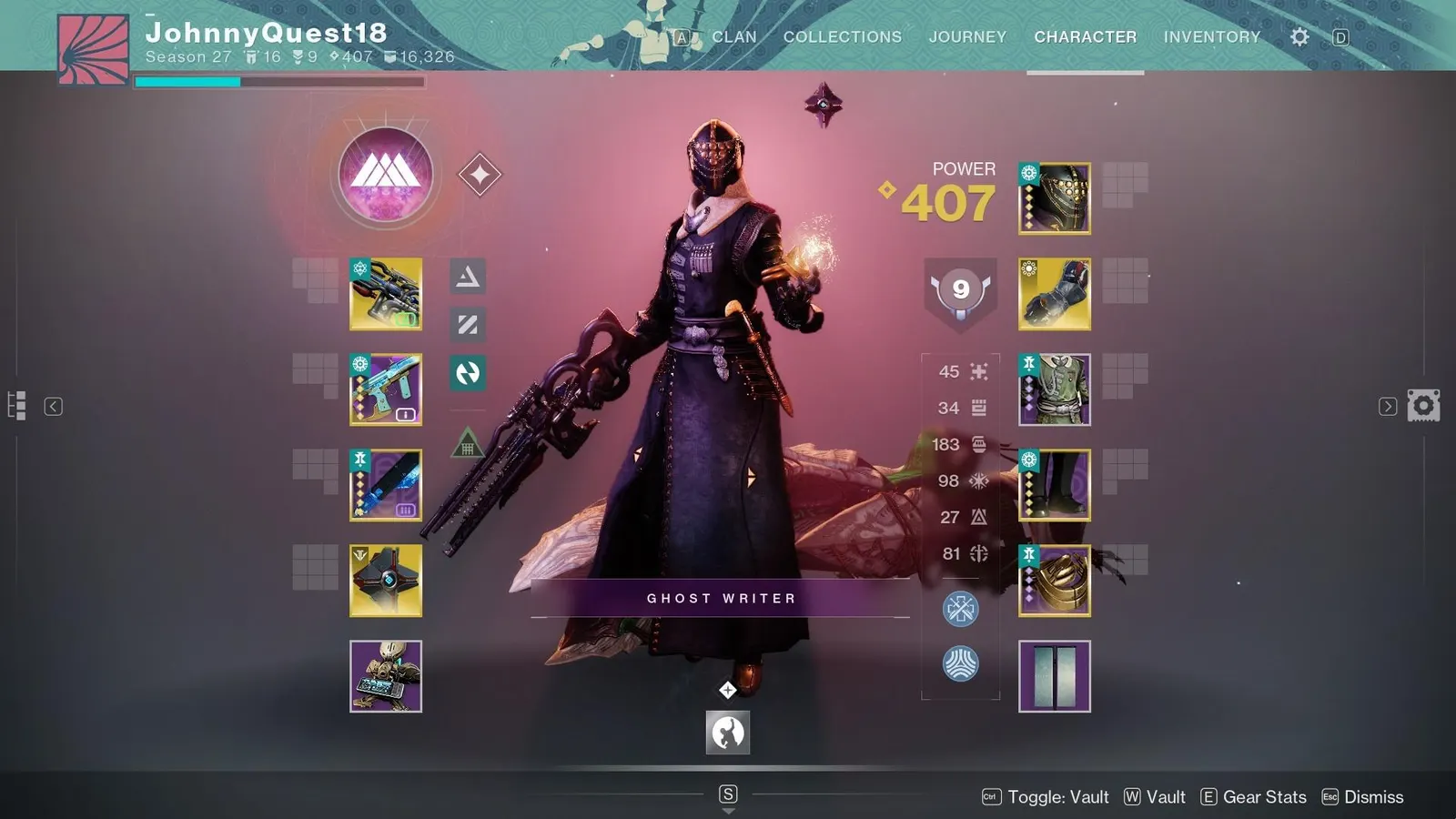1456x819 pixels.
Task: Open the Warlock subclass emblem circle
Action: point(385,175)
